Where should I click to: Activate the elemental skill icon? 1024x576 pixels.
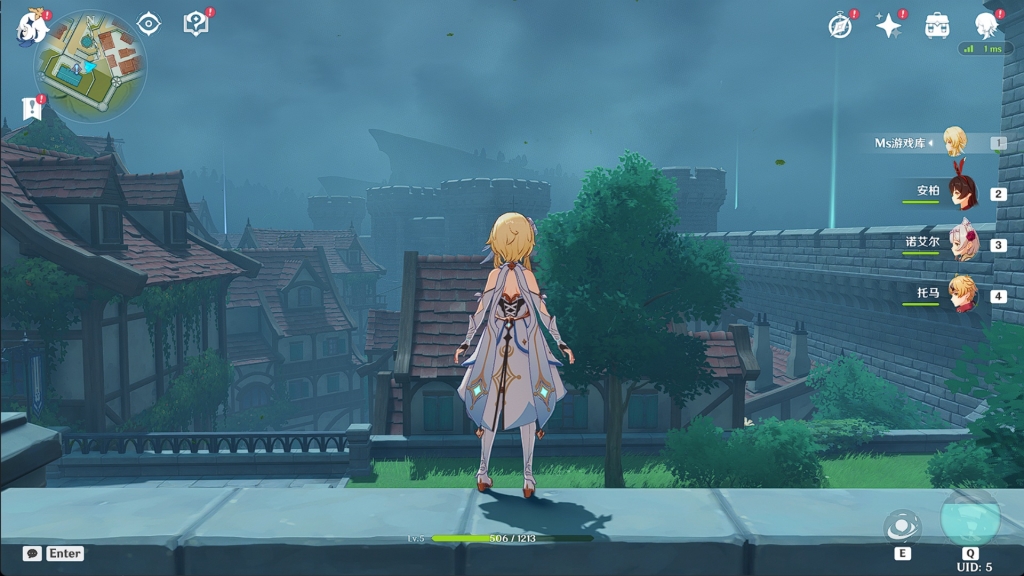902,527
